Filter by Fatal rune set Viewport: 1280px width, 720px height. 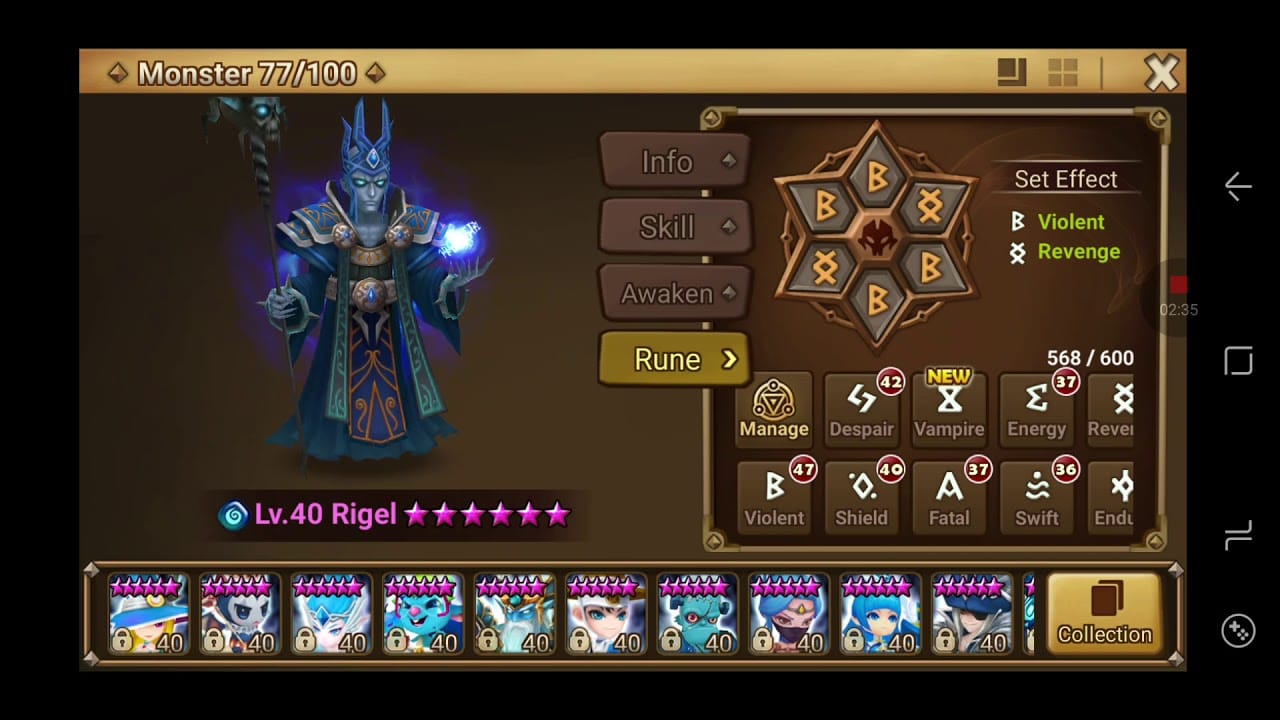coord(949,497)
